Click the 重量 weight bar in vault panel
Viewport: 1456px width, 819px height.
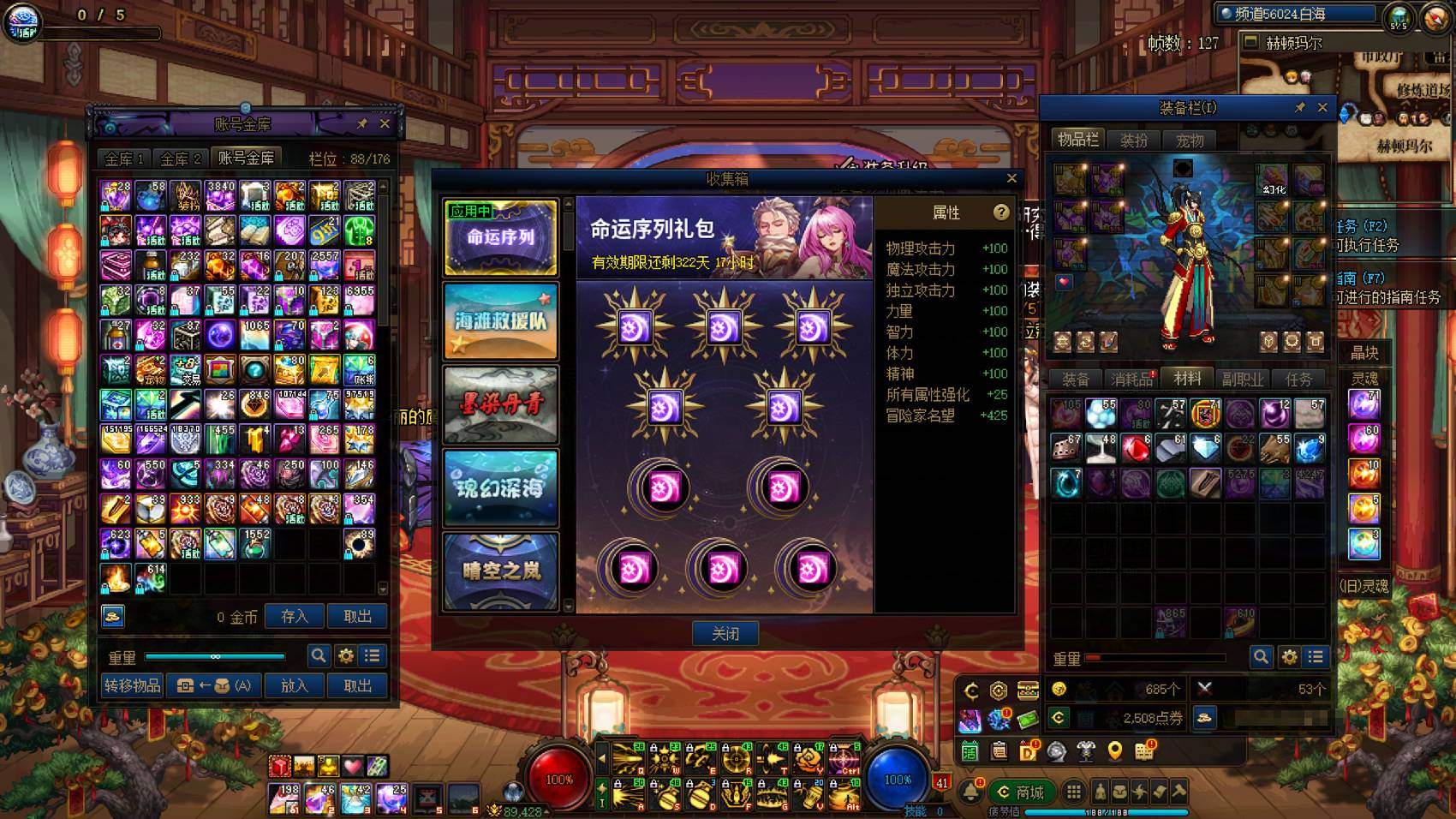coord(214,655)
